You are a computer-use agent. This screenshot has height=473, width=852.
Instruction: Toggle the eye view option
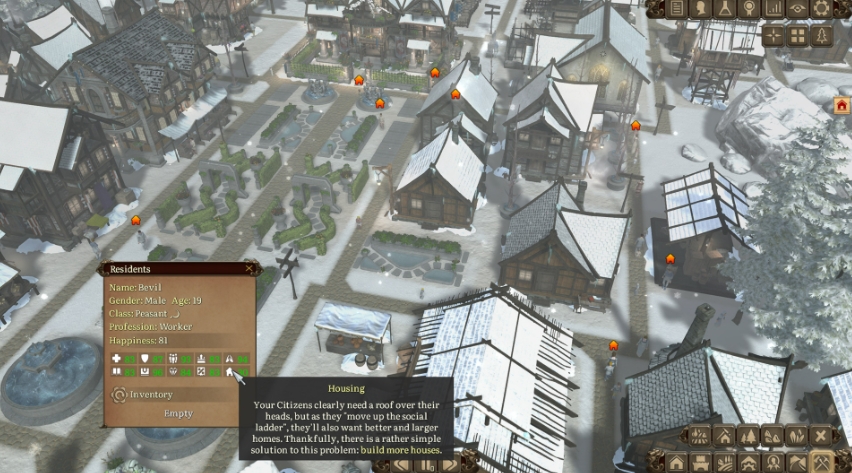(797, 9)
